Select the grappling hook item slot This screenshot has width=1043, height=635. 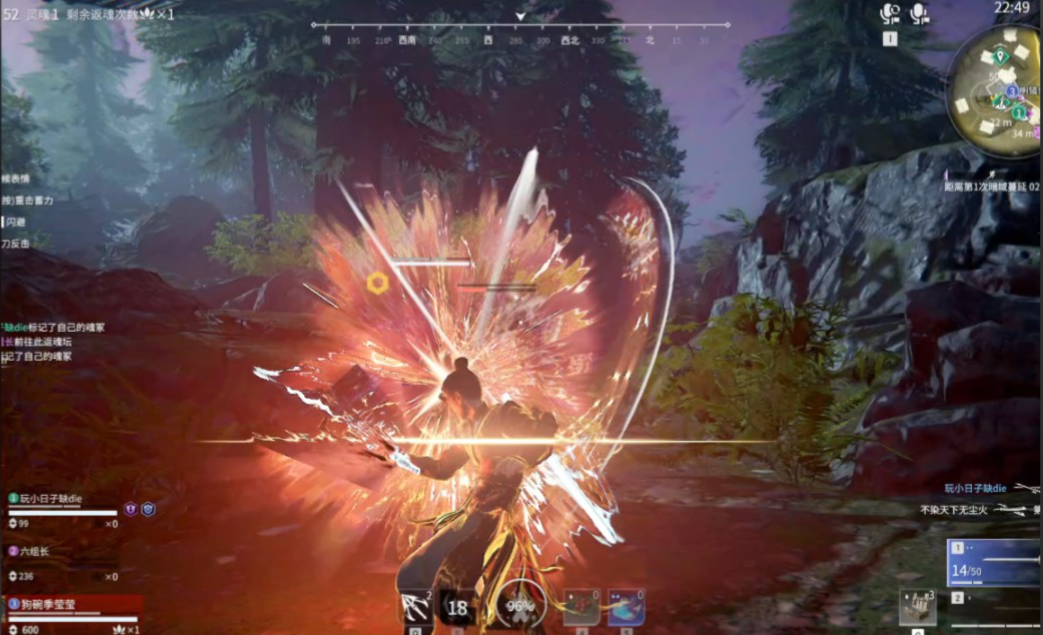pyautogui.click(x=415, y=607)
